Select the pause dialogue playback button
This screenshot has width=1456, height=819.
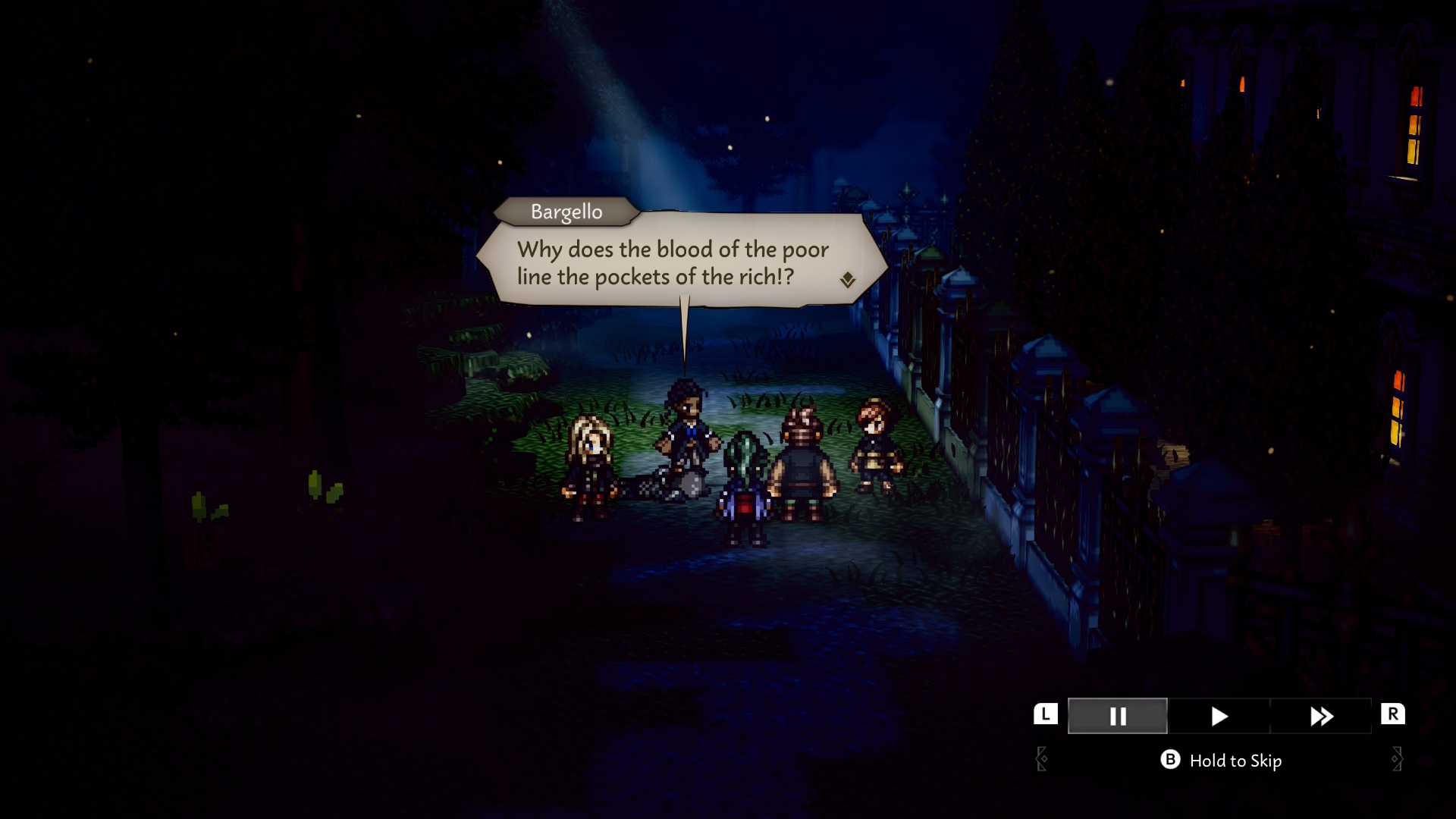tap(1117, 716)
